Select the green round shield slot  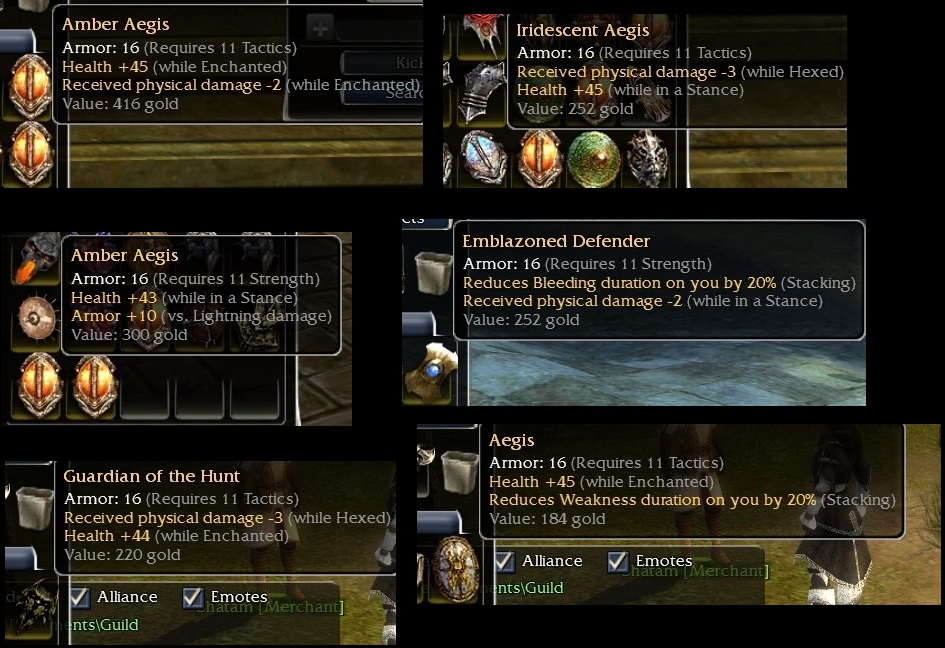click(x=593, y=158)
